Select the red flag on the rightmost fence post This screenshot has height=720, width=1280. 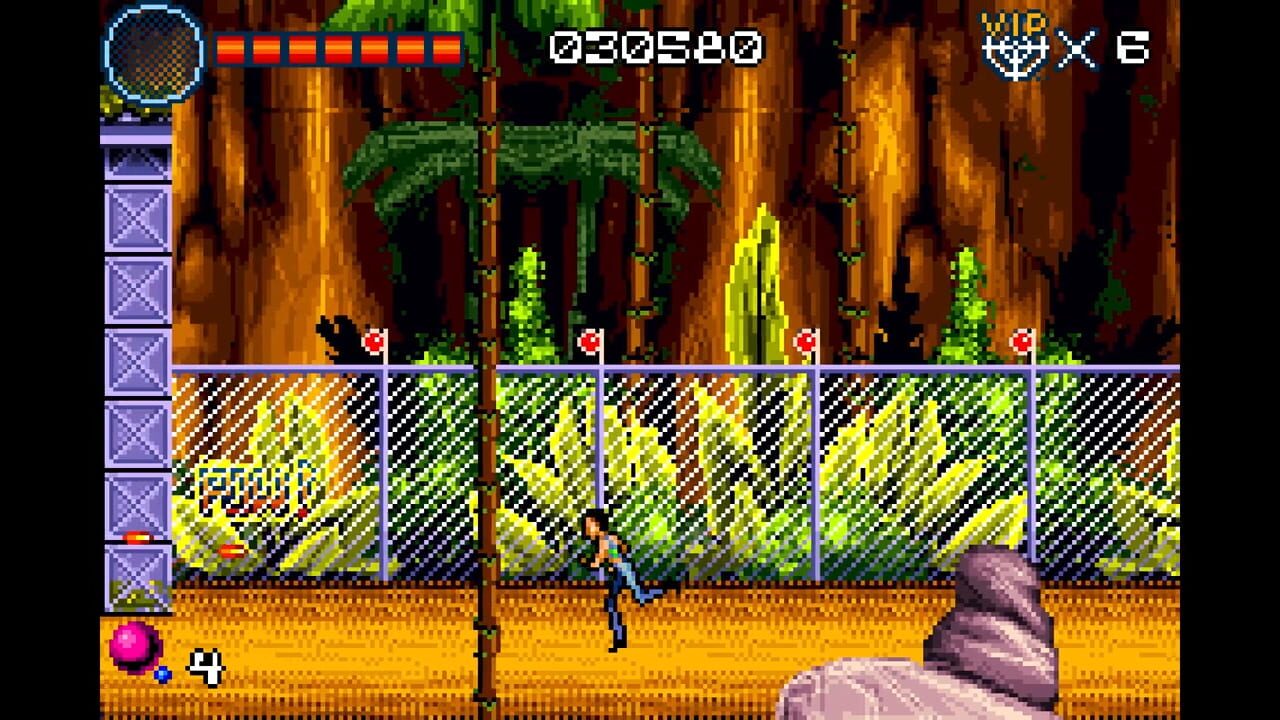point(1021,341)
